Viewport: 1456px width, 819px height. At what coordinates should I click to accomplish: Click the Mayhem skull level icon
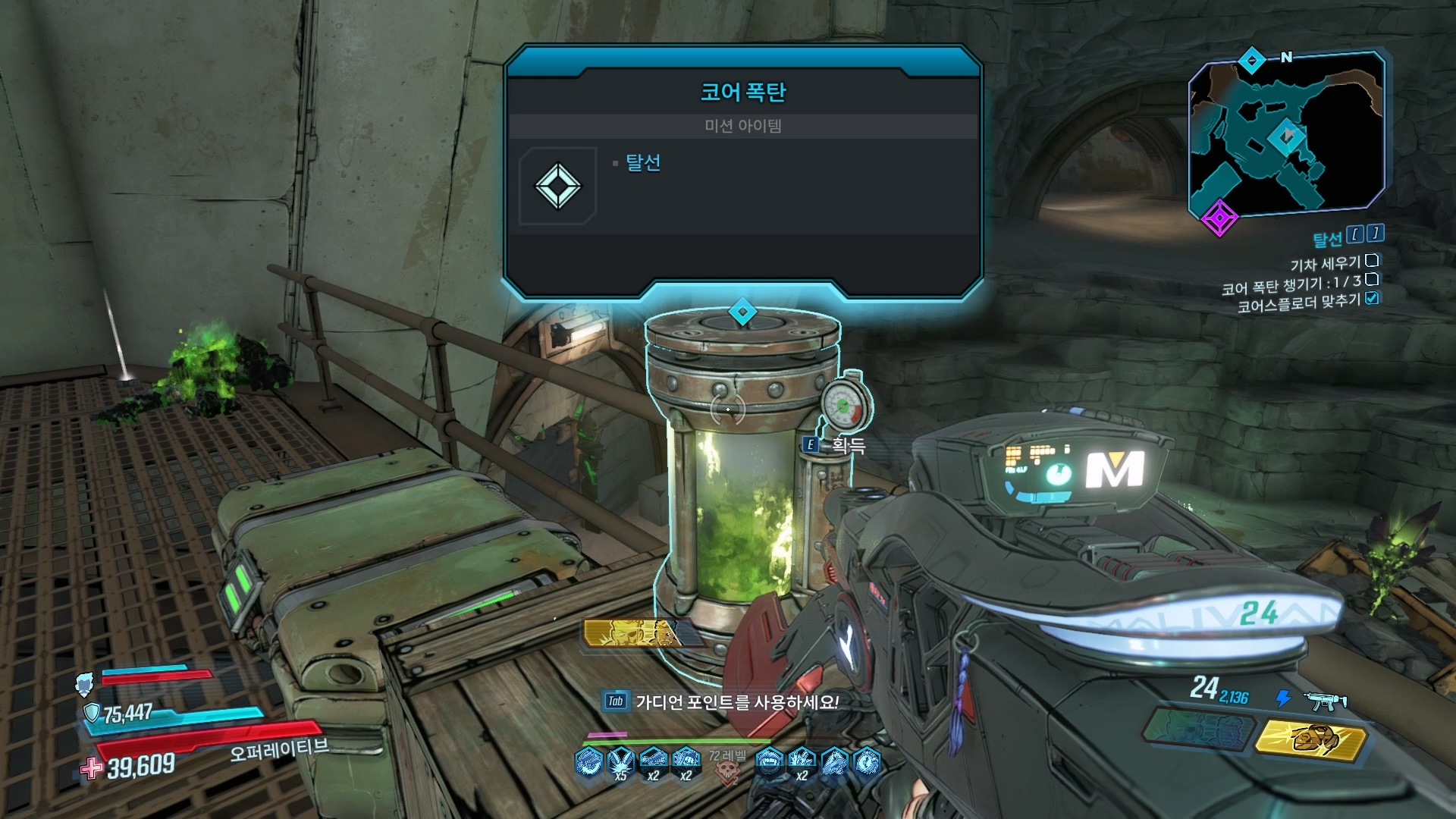pyautogui.click(x=728, y=768)
